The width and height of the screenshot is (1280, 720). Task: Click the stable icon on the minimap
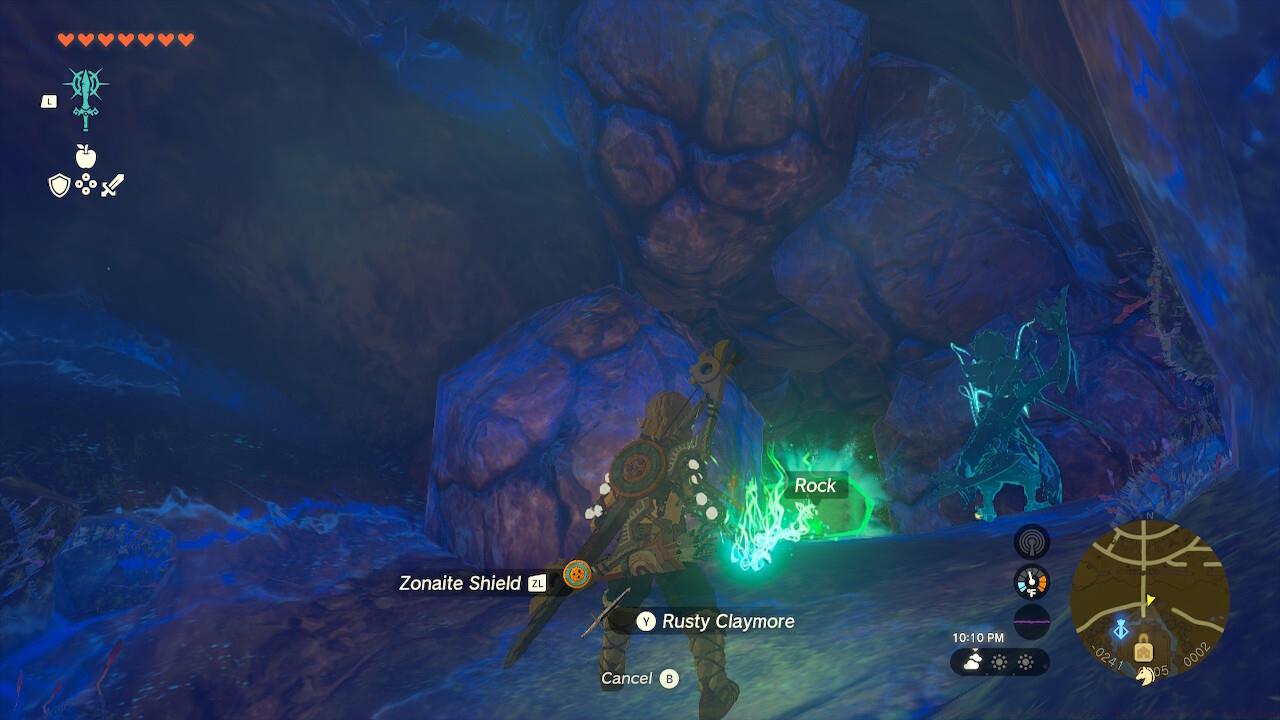point(1143,653)
